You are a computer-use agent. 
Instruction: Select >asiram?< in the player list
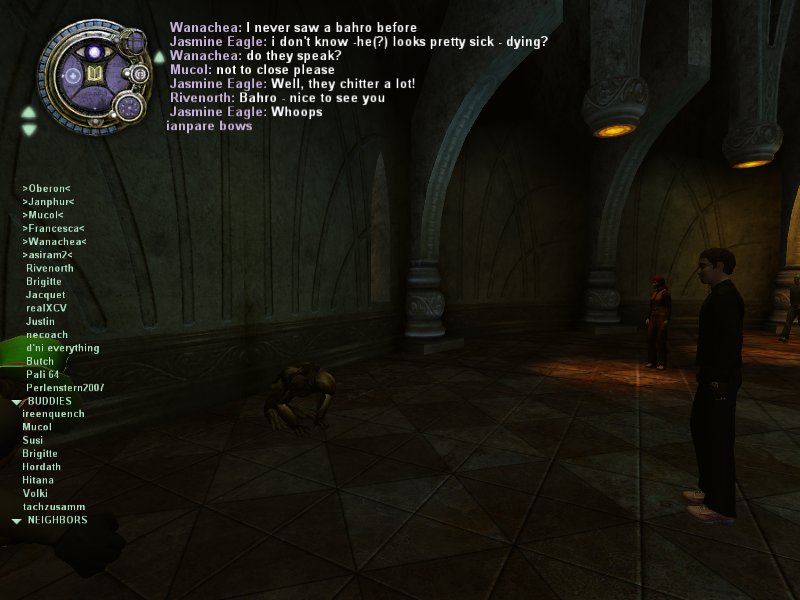[47, 255]
